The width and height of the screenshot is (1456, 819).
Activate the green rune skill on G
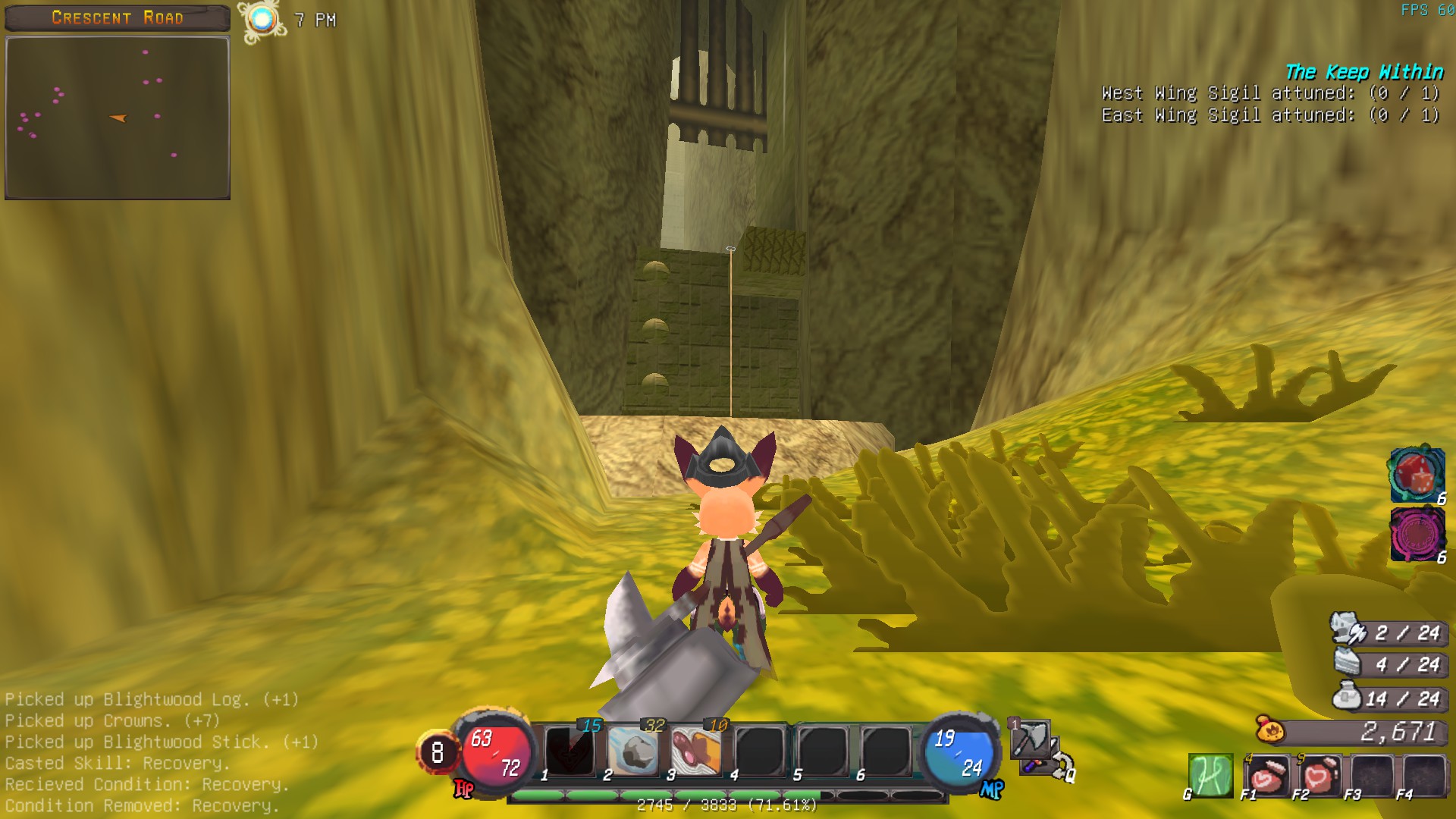[x=1210, y=776]
